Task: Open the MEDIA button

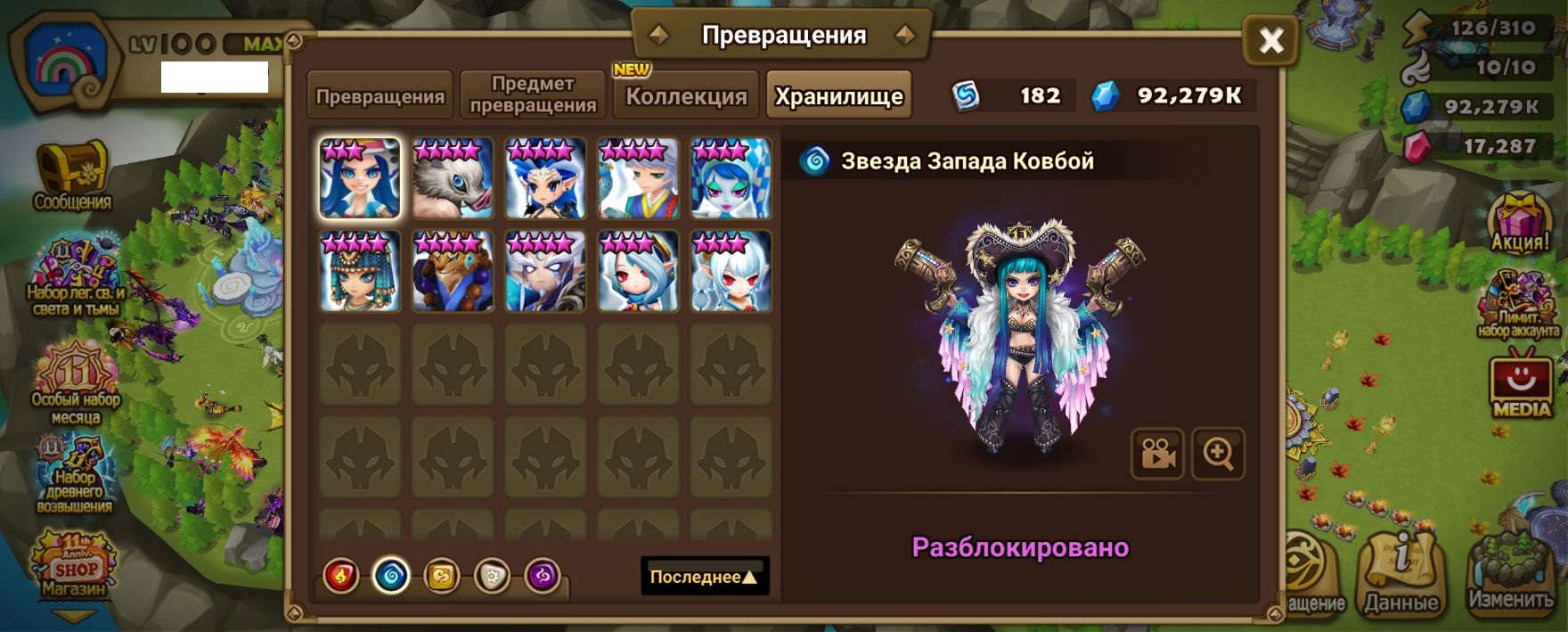Action: click(x=1521, y=388)
